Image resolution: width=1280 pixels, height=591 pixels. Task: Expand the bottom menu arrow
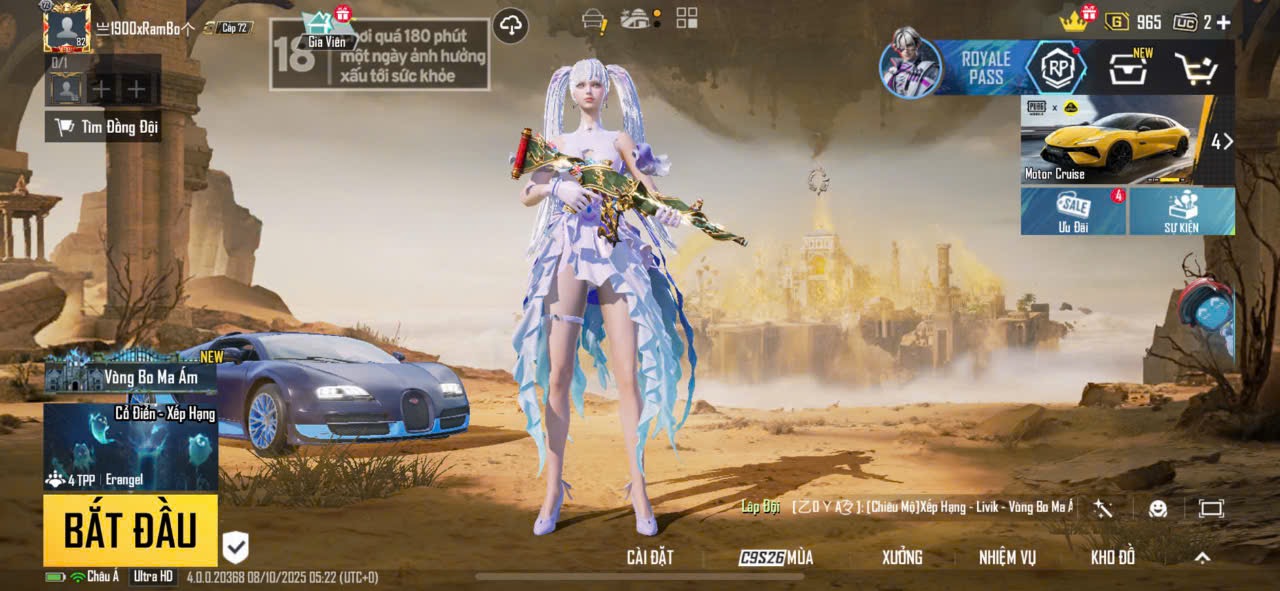(x=1202, y=558)
